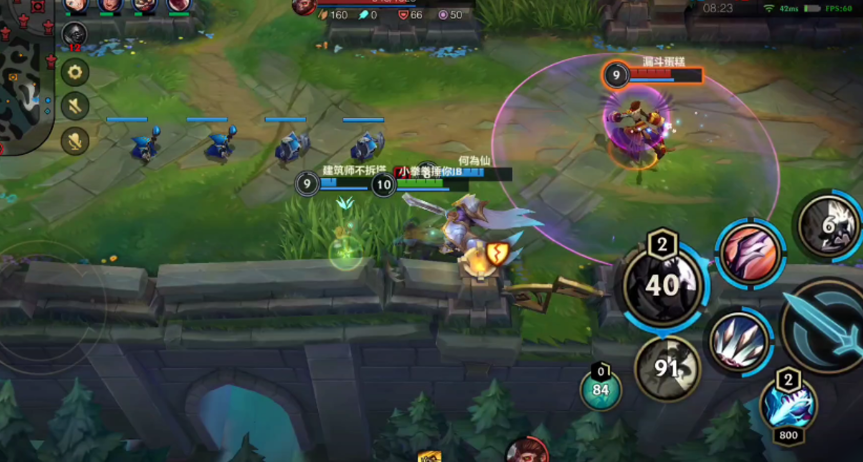This screenshot has height=462, width=863.
Task: Open the gear settings button
Action: pyautogui.click(x=75, y=72)
